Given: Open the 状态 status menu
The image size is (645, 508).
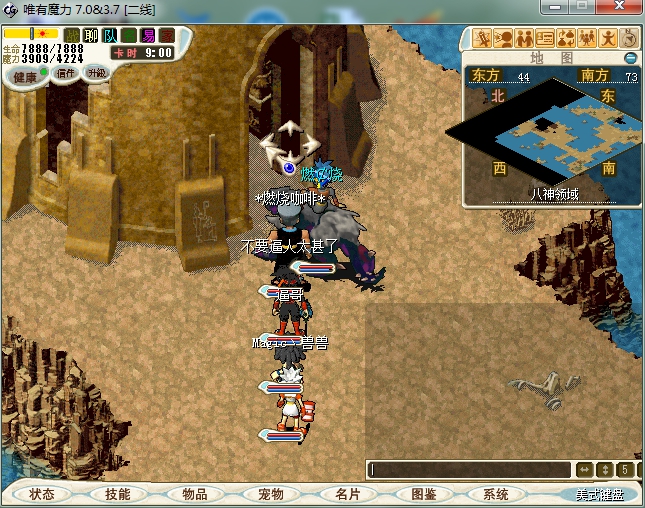Looking at the screenshot, I should pos(41,494).
